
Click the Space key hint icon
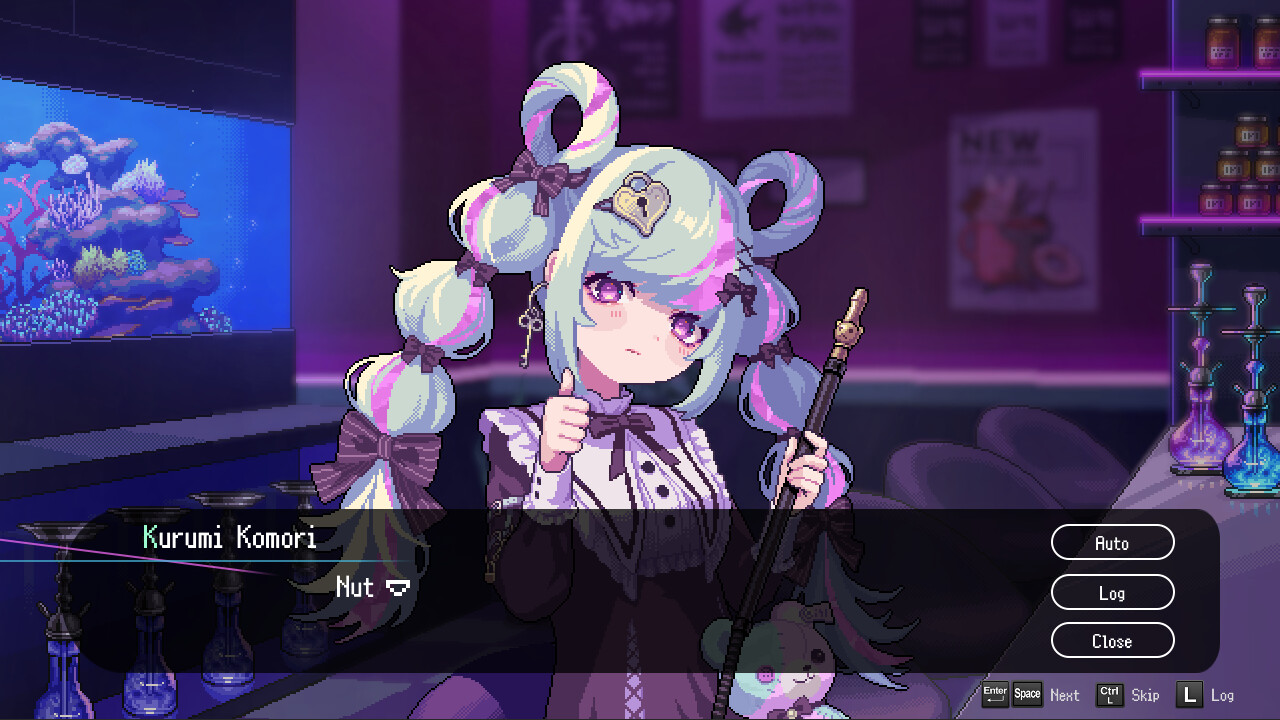(1026, 693)
